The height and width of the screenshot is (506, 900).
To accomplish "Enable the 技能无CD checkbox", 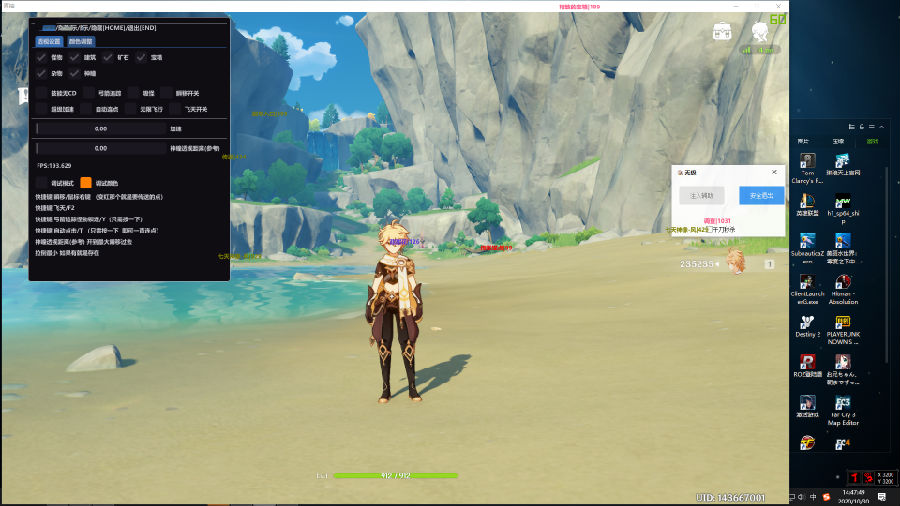I will (x=41, y=93).
